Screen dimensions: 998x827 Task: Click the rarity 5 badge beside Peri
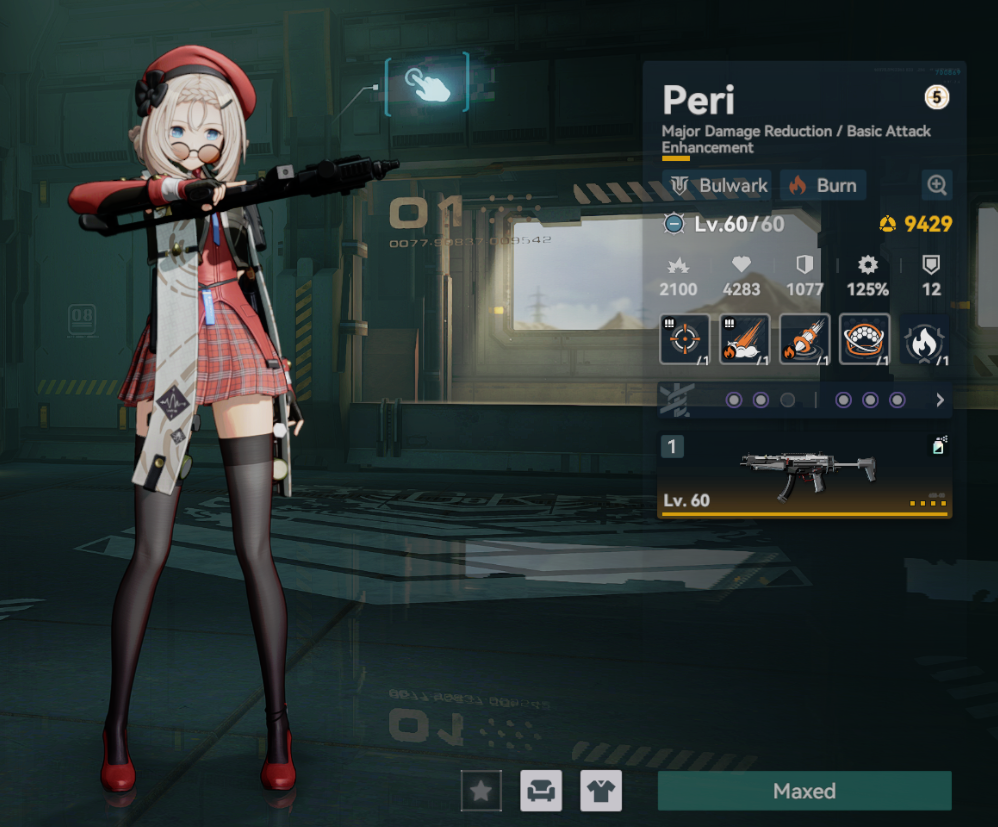(936, 98)
